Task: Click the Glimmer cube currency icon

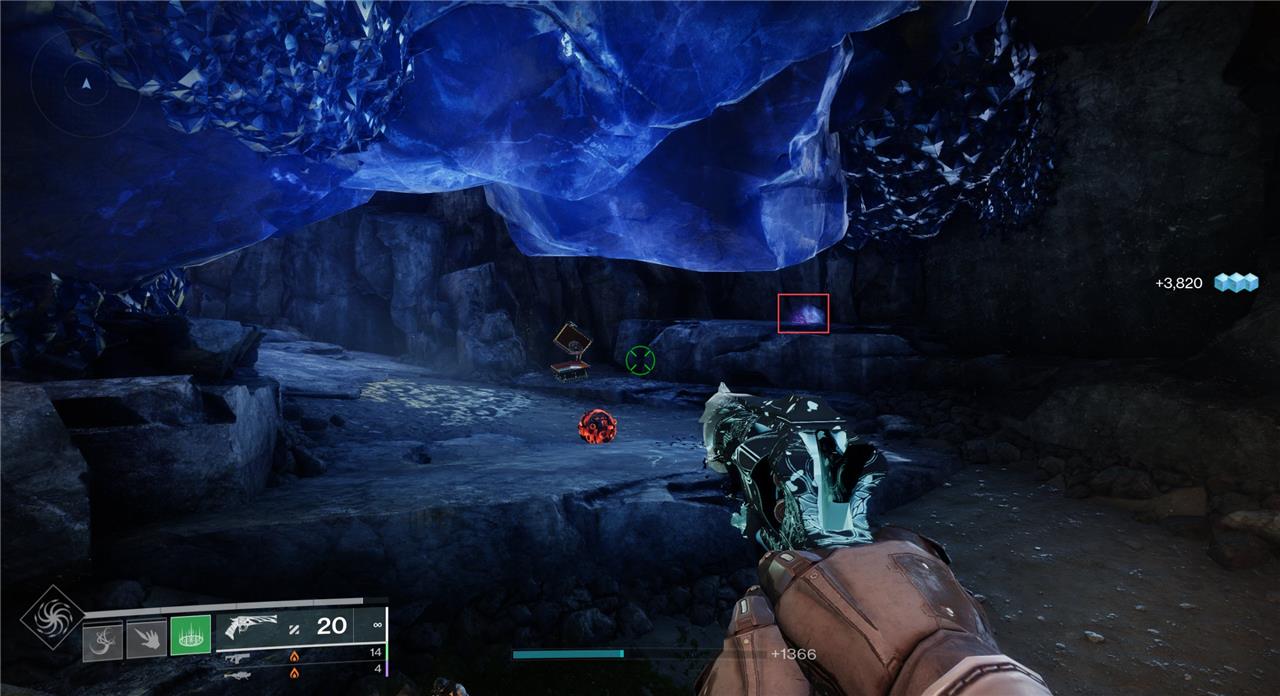Action: click(1235, 283)
